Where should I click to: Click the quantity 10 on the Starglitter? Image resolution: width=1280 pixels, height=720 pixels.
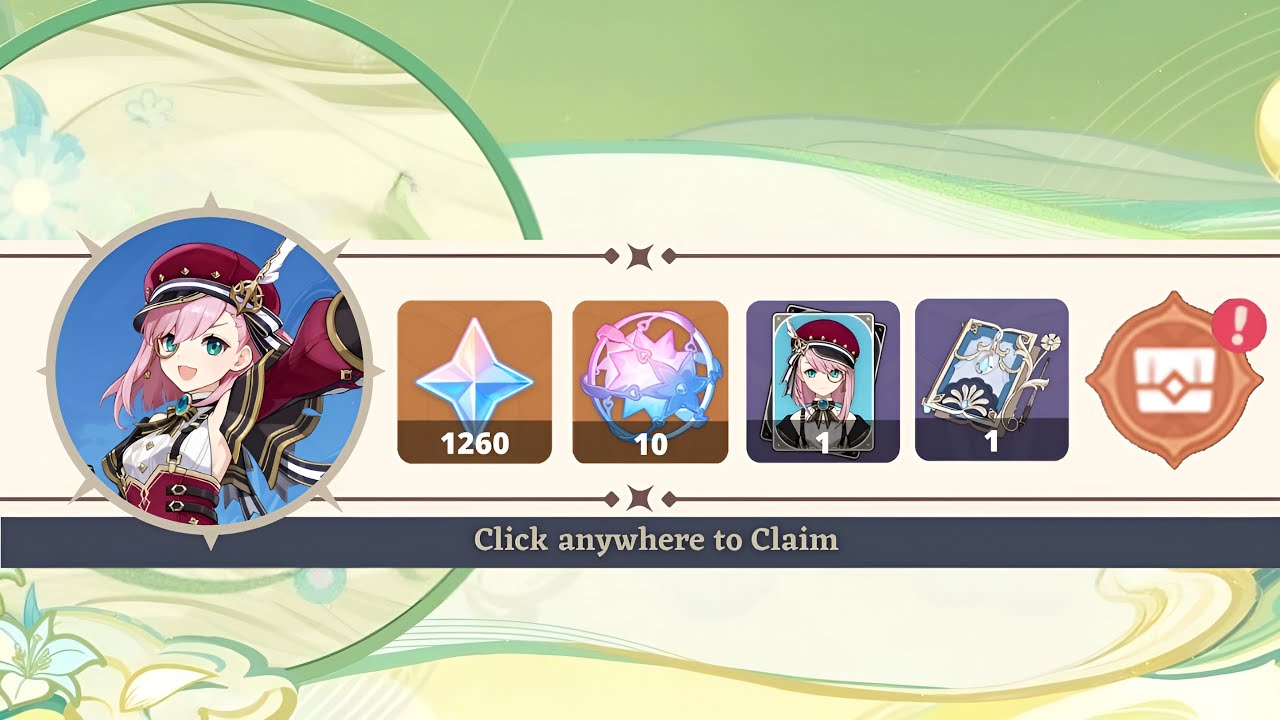650,443
